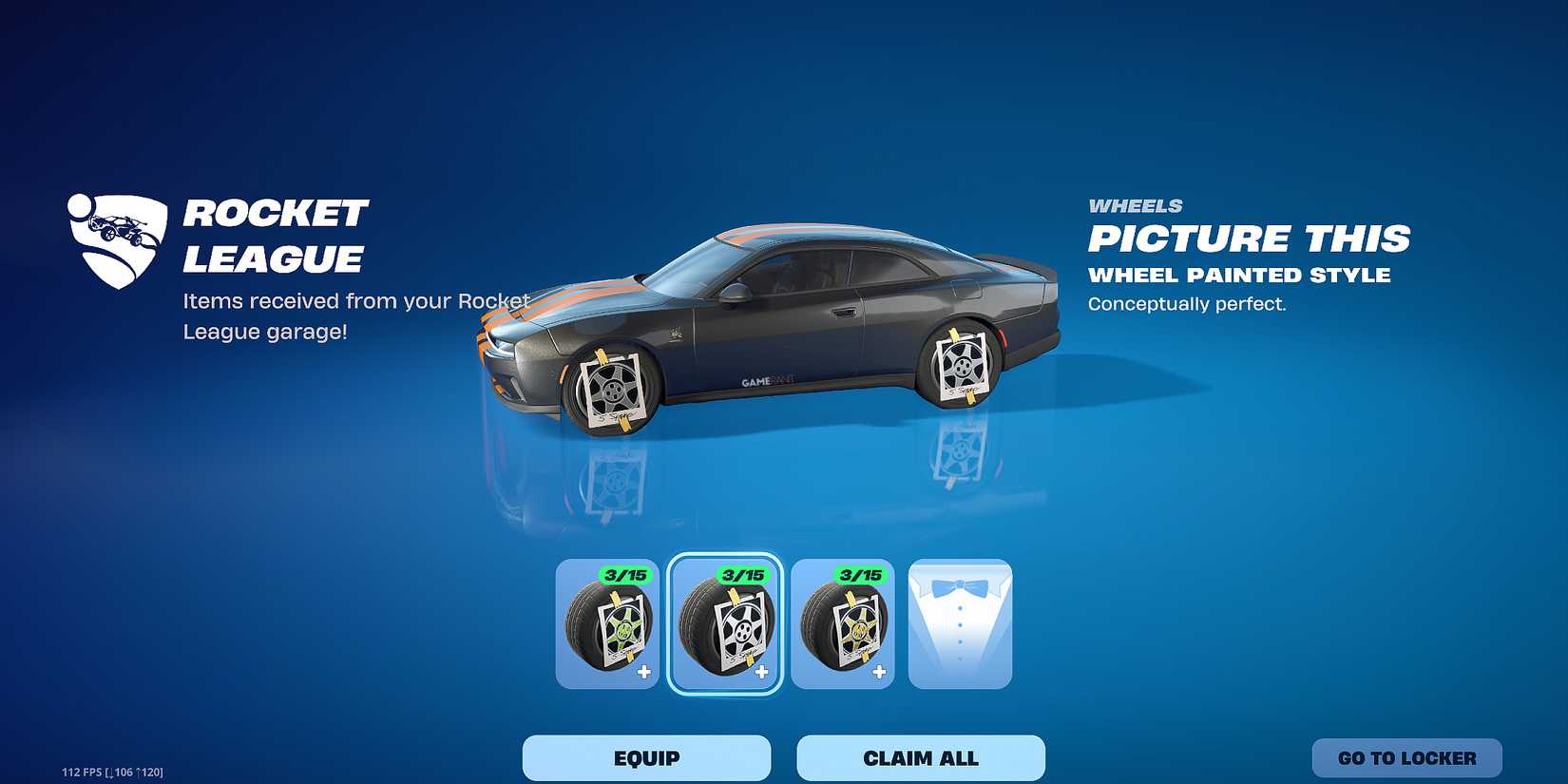Click the plus icon on the green wheel card
The height and width of the screenshot is (784, 1568).
(644, 673)
